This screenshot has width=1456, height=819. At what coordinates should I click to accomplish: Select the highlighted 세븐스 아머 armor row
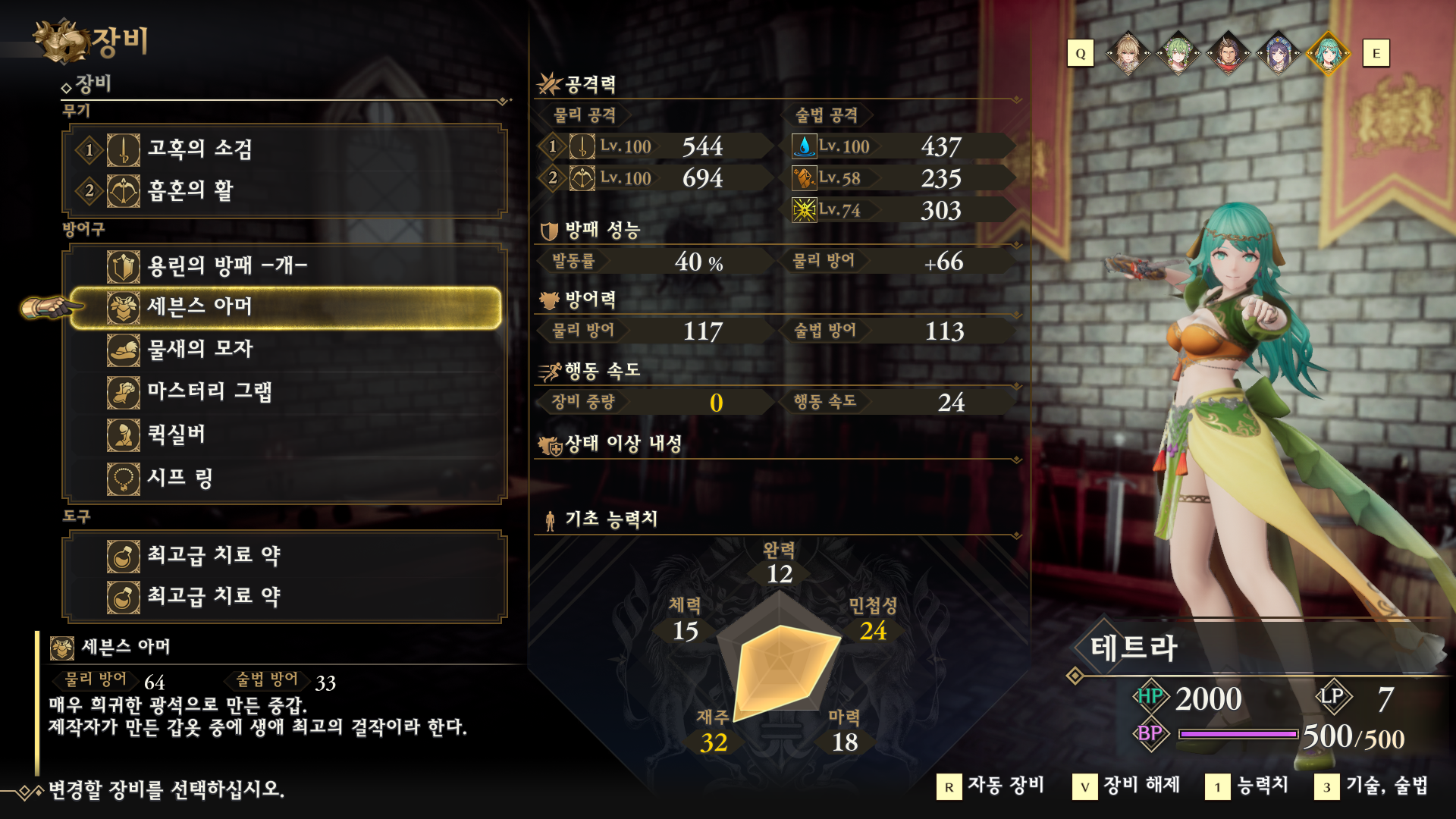284,307
